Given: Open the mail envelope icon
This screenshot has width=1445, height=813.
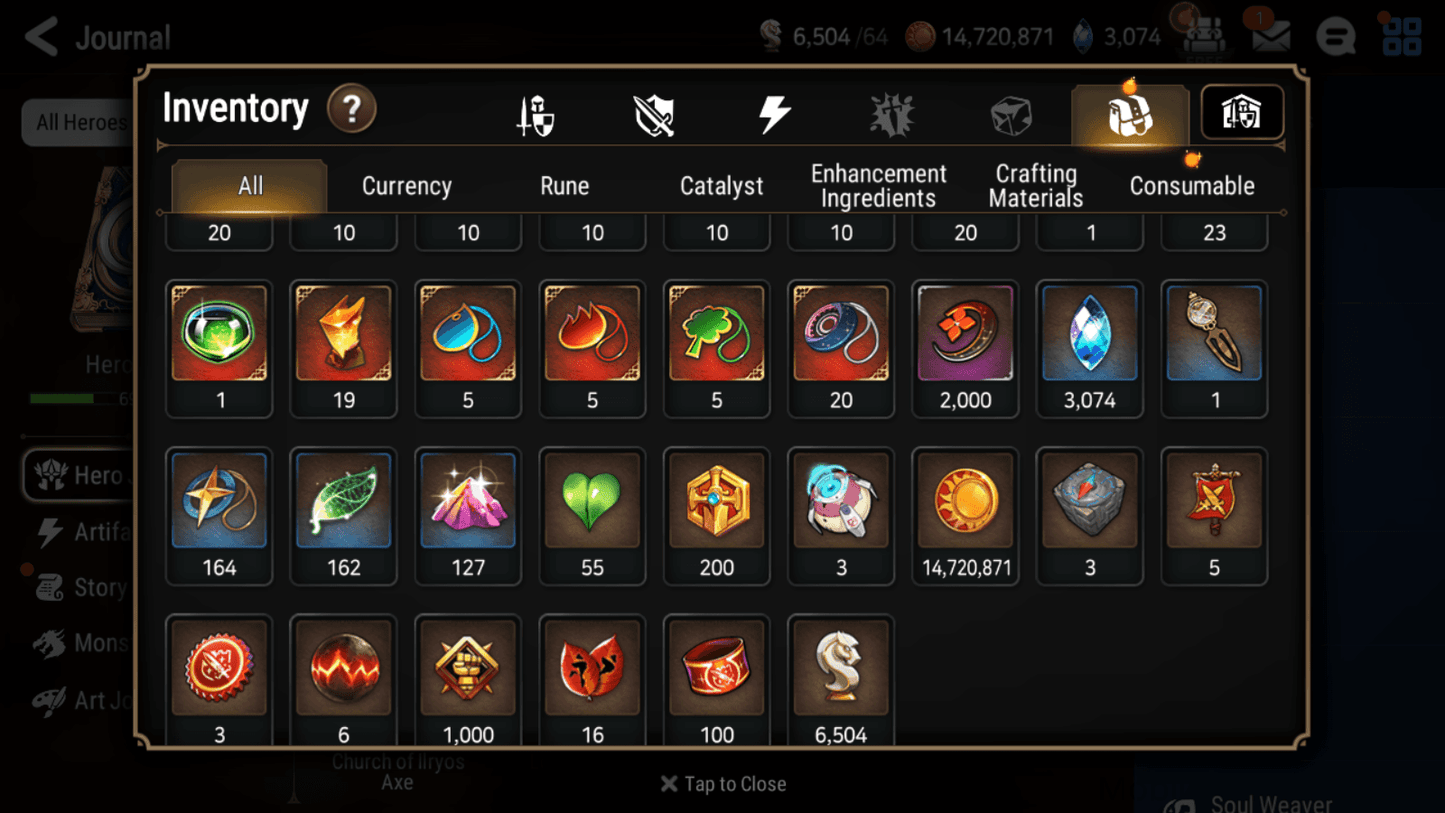Looking at the screenshot, I should 1270,35.
